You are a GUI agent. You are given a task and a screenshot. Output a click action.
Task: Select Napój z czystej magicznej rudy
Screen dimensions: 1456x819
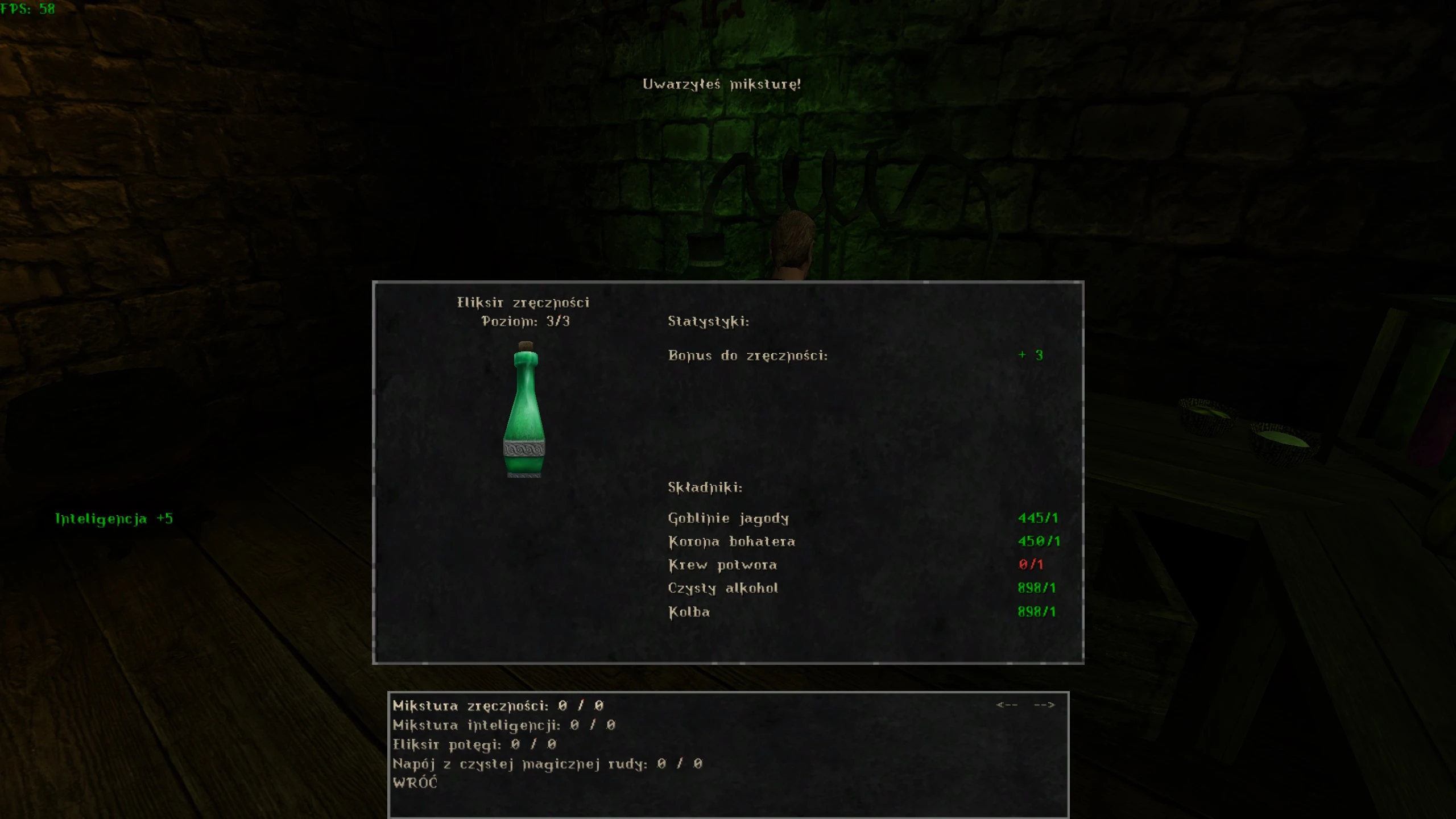click(x=547, y=764)
